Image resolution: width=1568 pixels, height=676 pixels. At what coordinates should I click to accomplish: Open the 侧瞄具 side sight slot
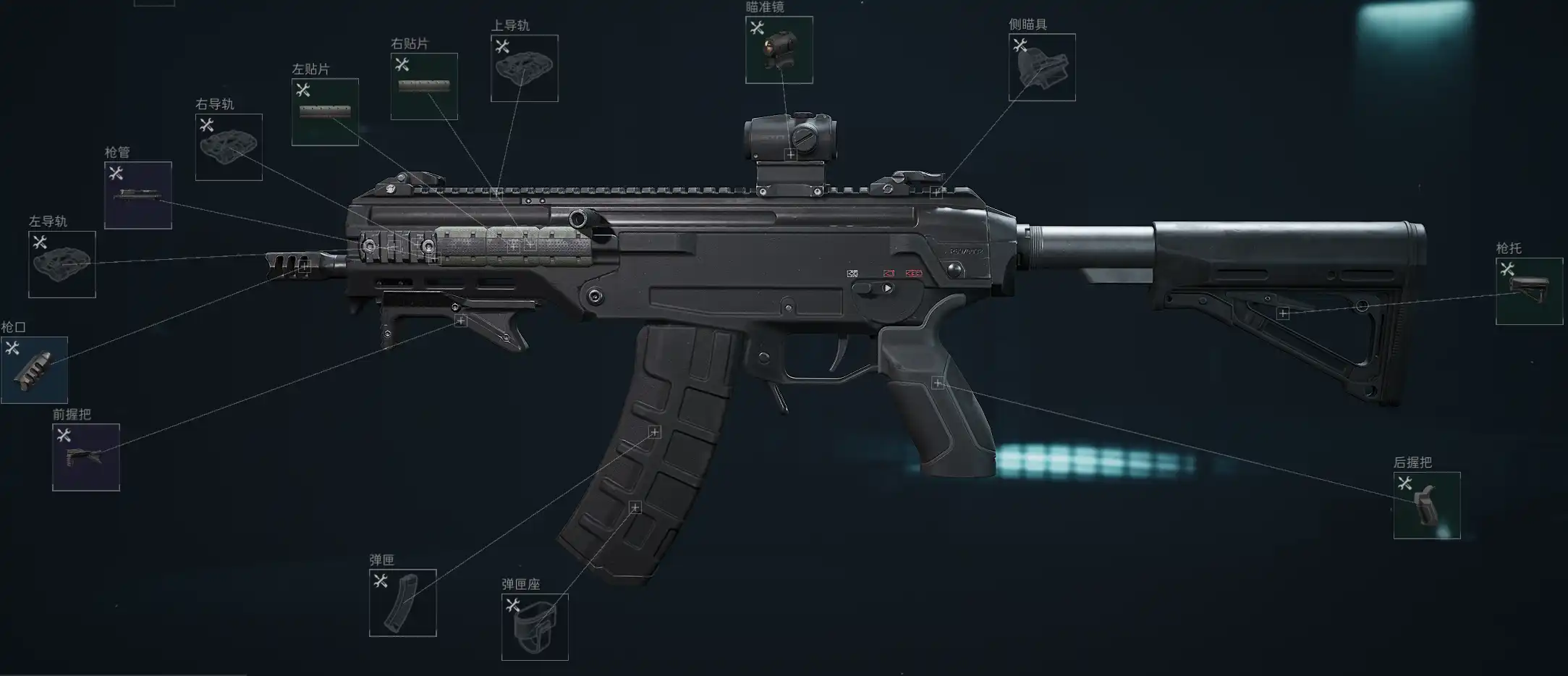pos(1042,67)
